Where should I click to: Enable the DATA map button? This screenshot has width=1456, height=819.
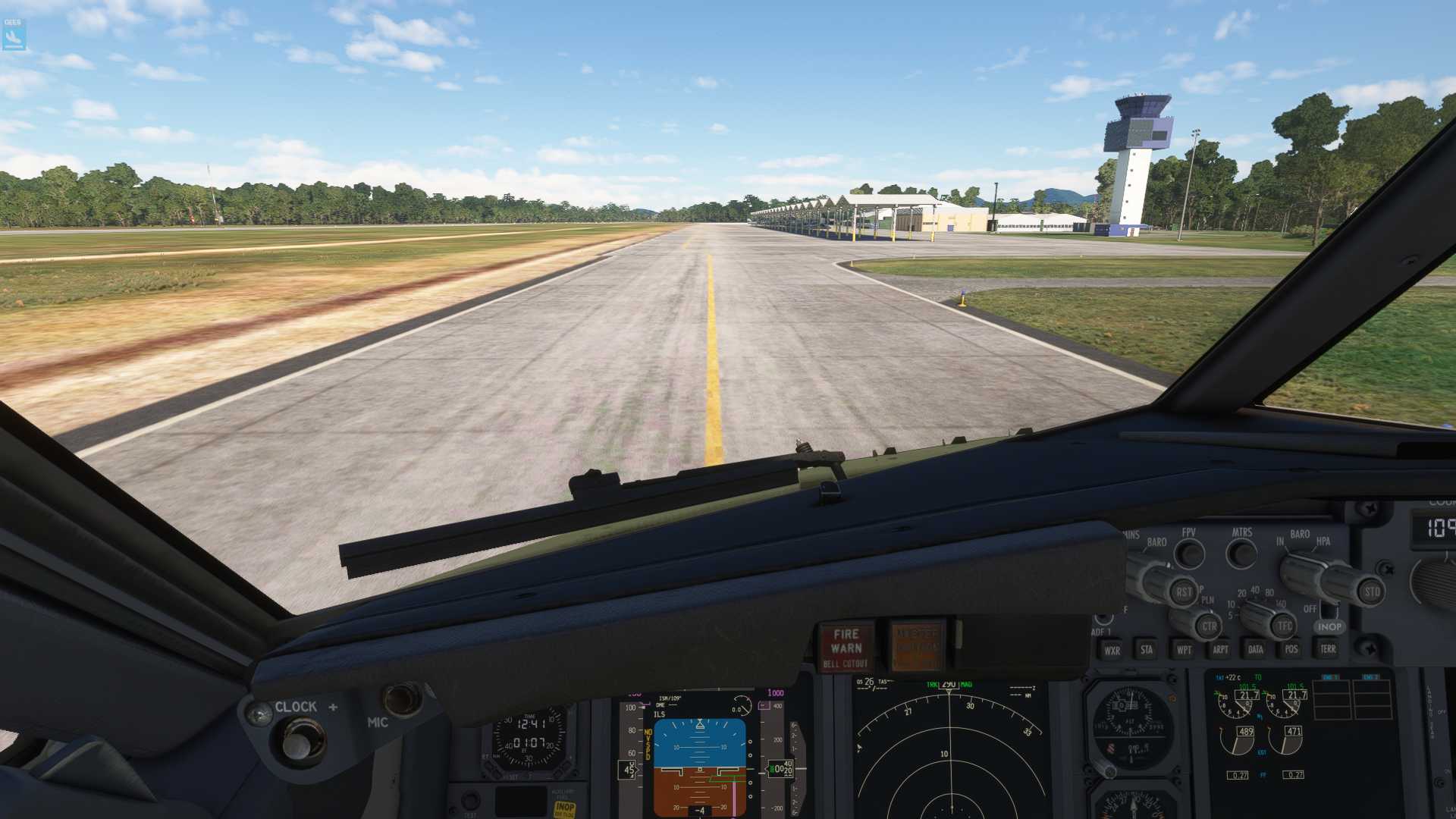coord(1255,649)
